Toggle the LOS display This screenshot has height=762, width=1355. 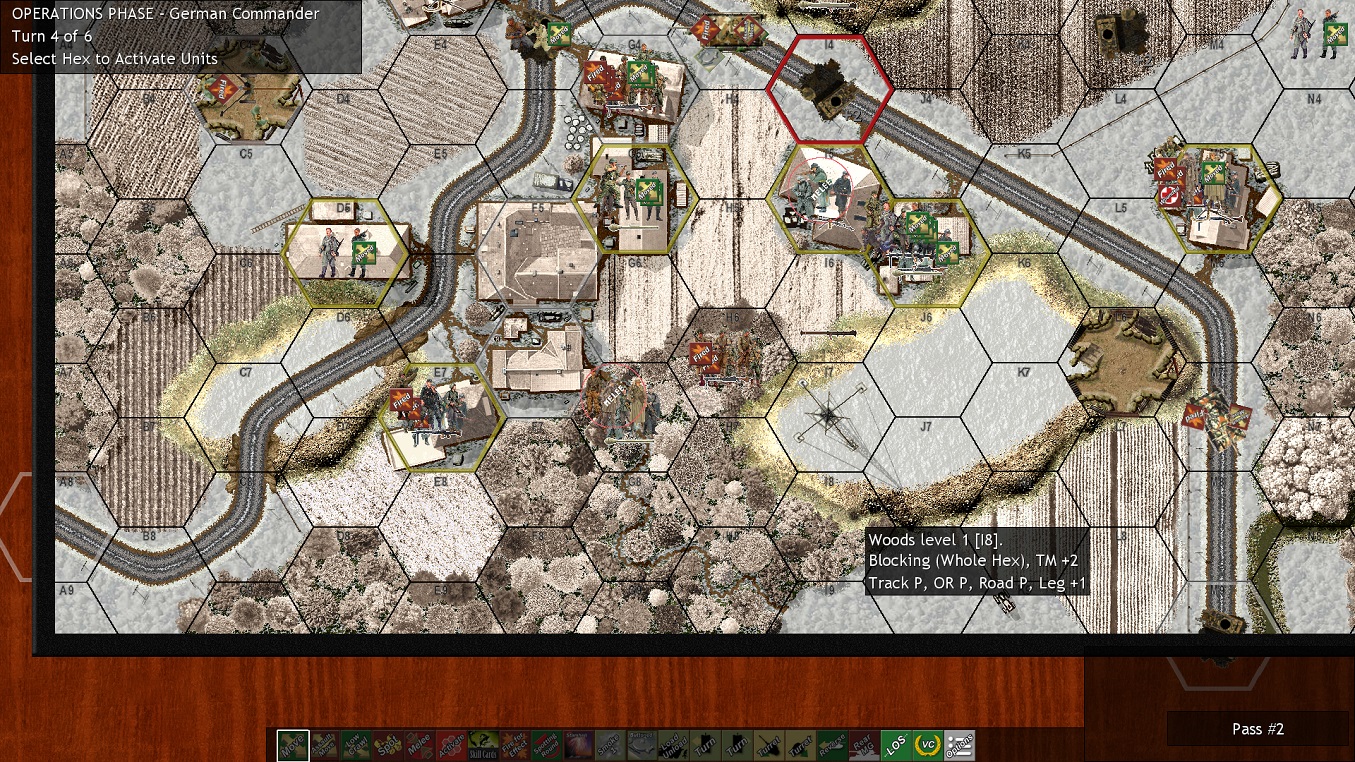896,745
